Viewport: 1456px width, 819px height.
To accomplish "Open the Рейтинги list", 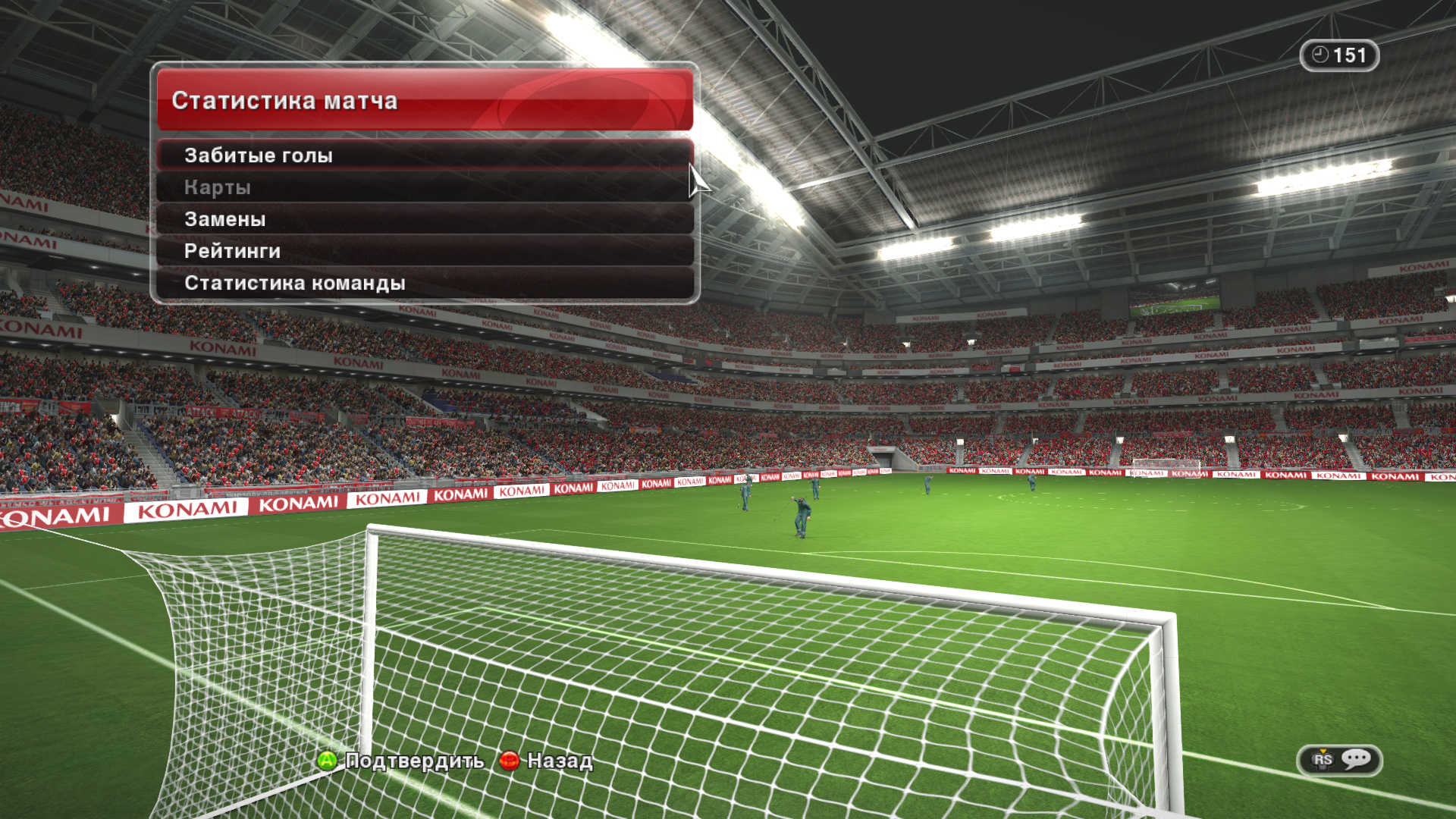I will [x=425, y=251].
